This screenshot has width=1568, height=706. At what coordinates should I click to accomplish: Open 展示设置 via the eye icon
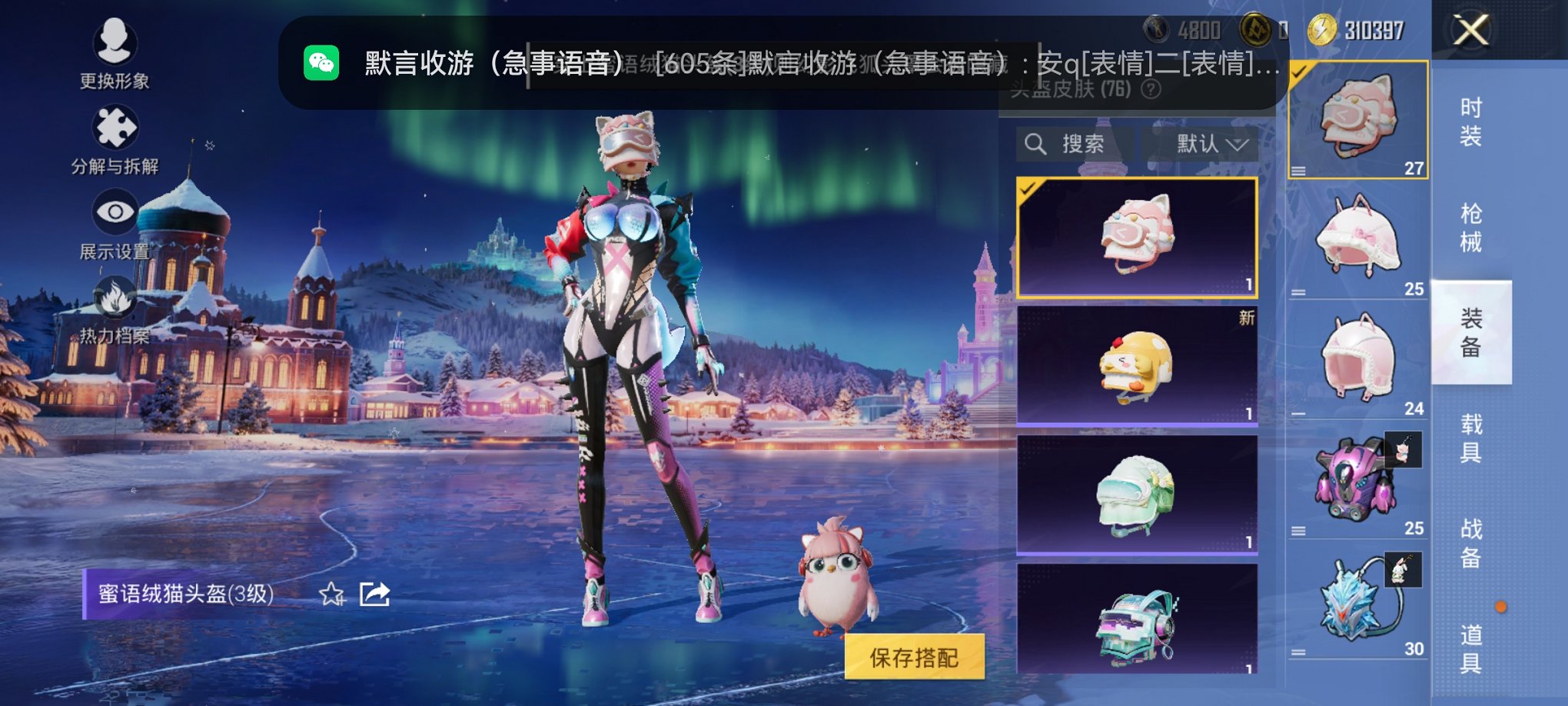point(114,211)
